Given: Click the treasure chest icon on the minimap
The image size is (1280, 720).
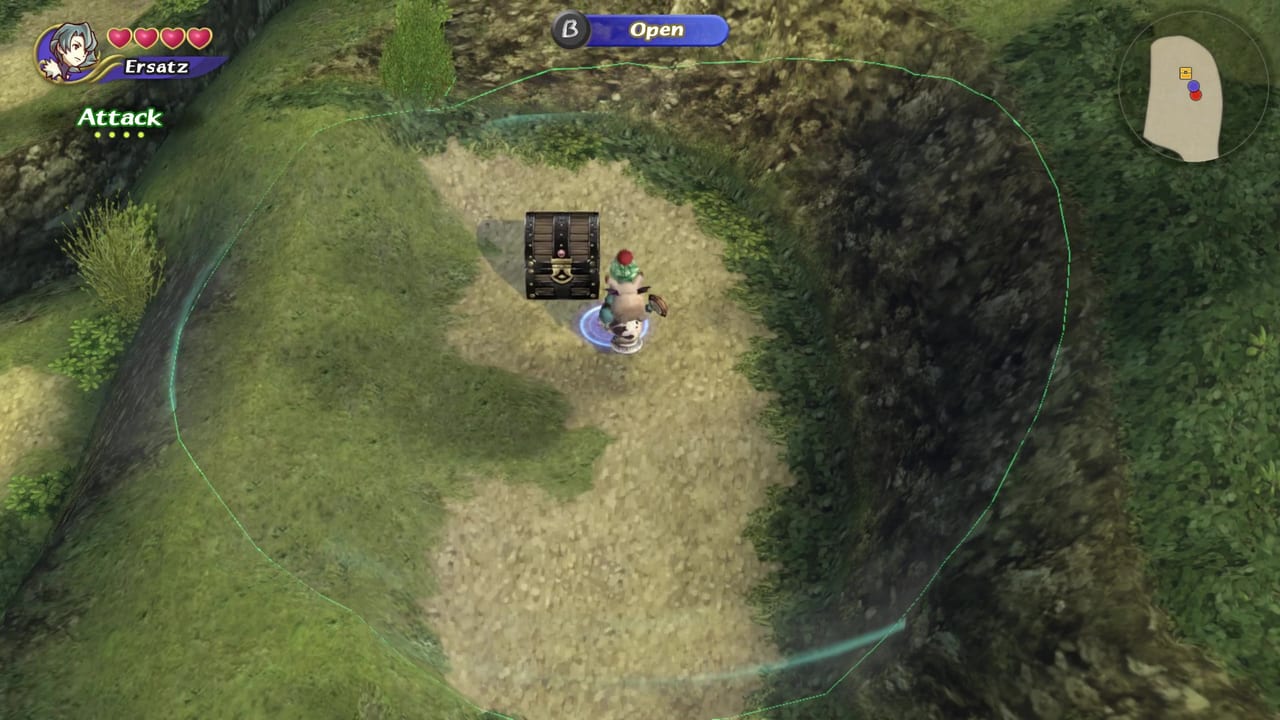Looking at the screenshot, I should (x=1186, y=72).
